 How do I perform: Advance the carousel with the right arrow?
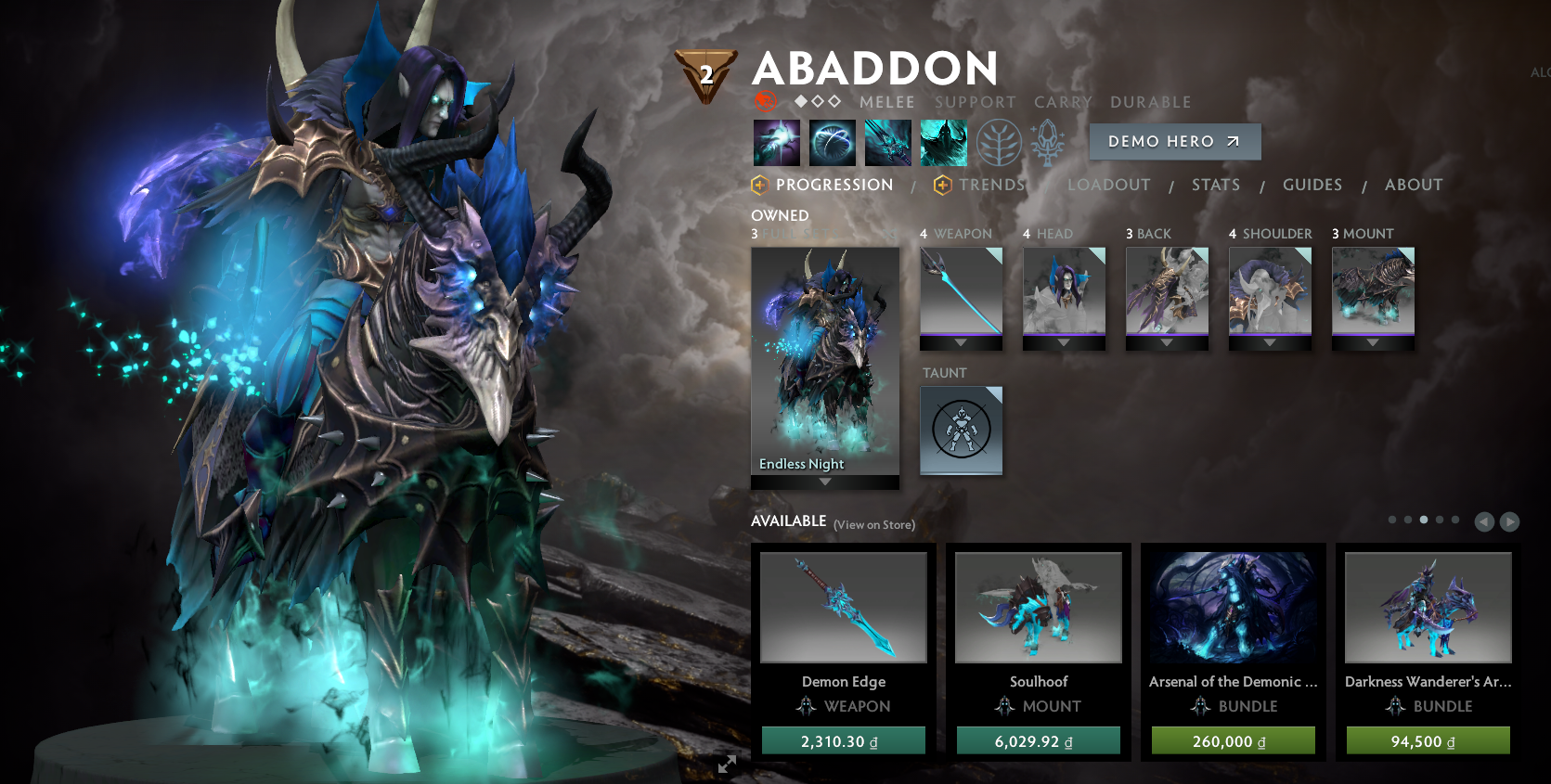click(x=1511, y=522)
